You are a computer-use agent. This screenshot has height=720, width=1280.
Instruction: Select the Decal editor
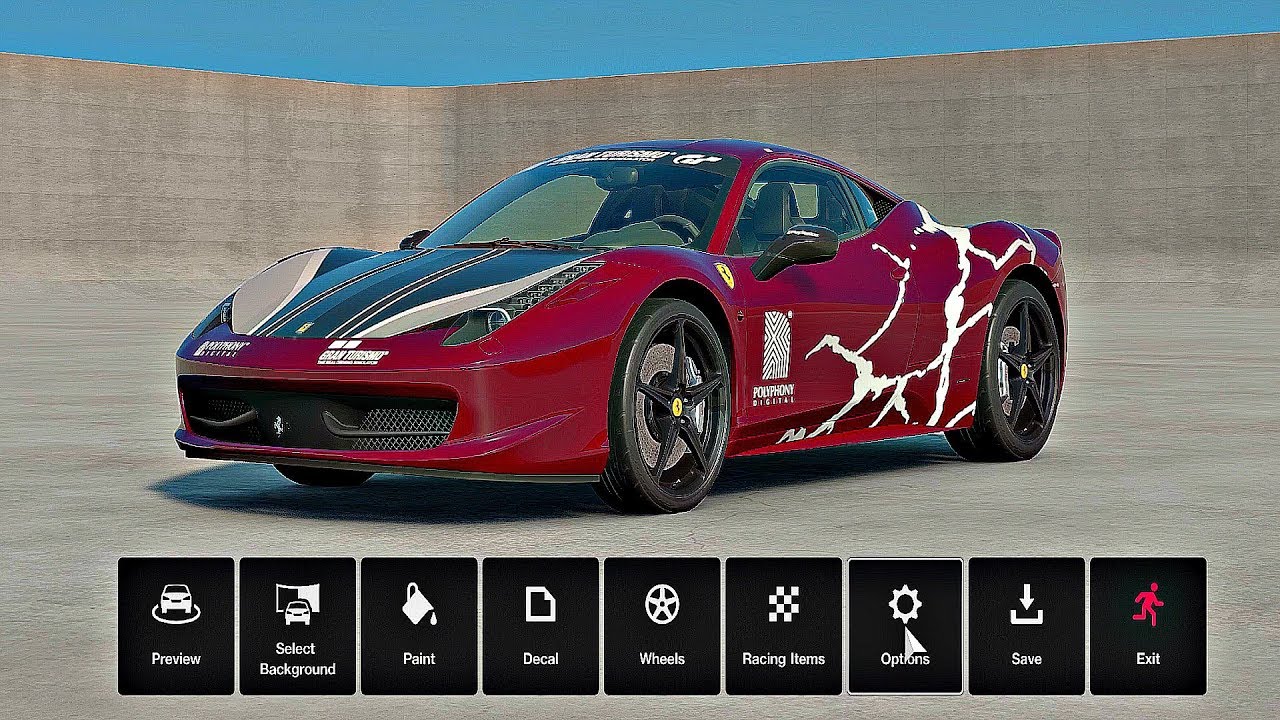(x=540, y=626)
